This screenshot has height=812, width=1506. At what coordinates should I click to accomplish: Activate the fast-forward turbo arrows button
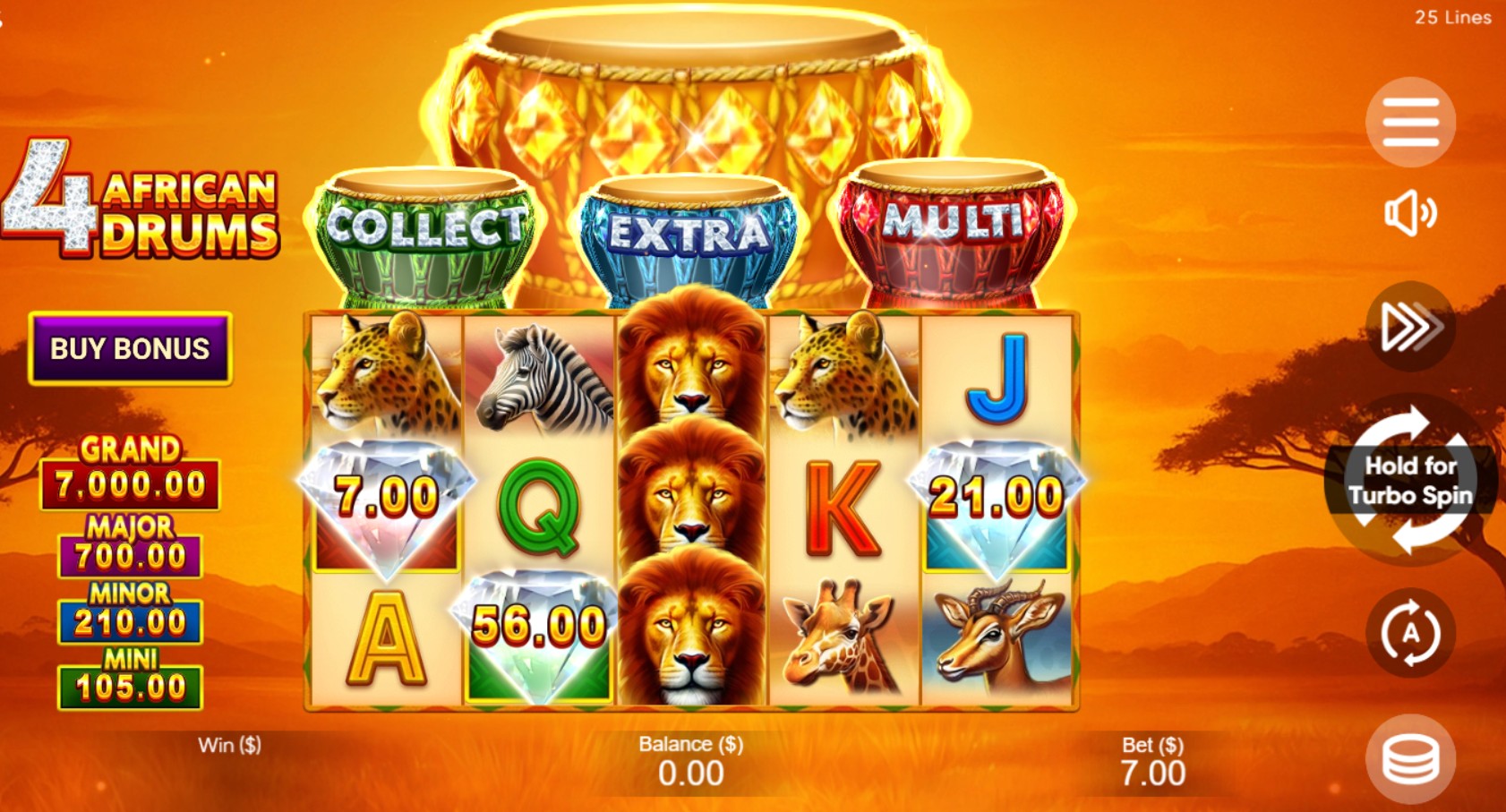click(x=1410, y=326)
